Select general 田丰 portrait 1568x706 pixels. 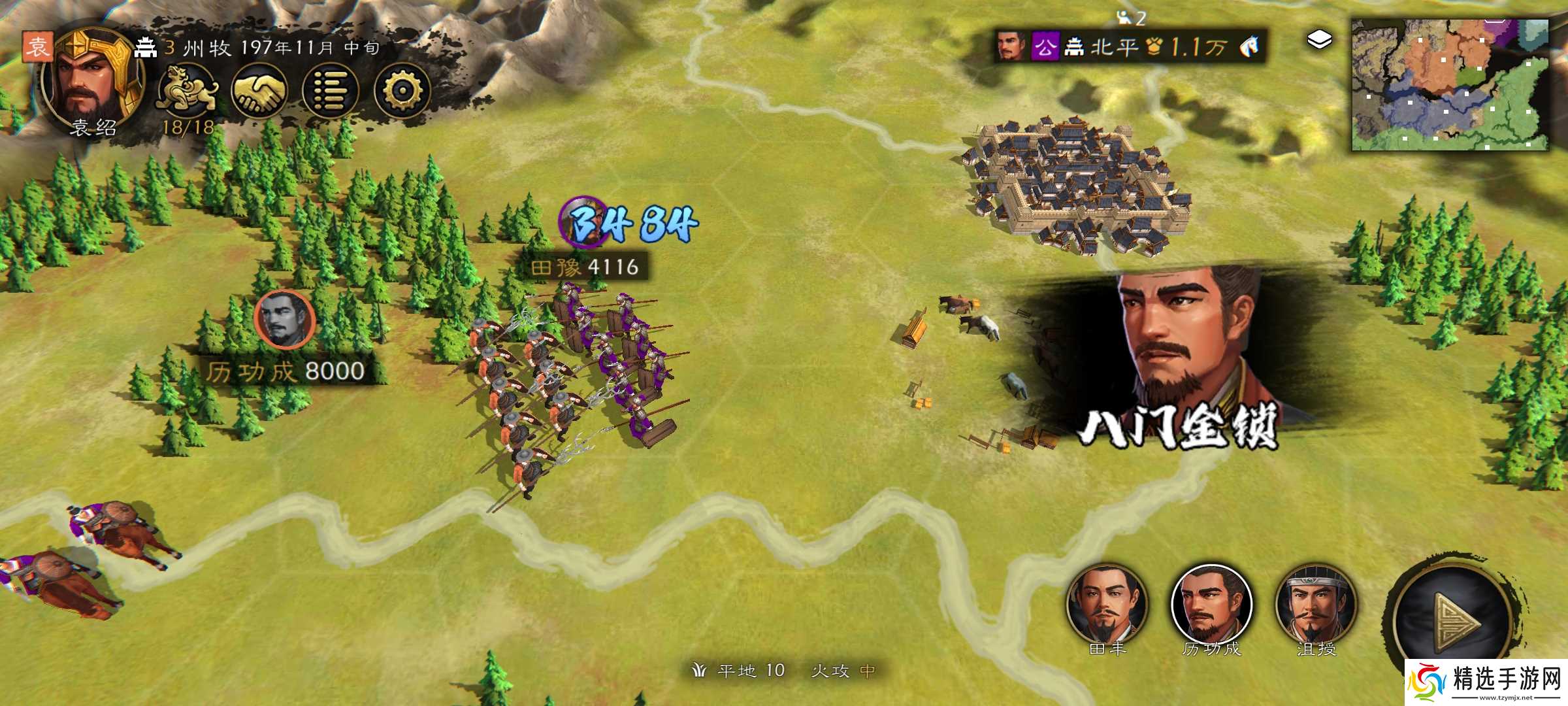click(1107, 605)
